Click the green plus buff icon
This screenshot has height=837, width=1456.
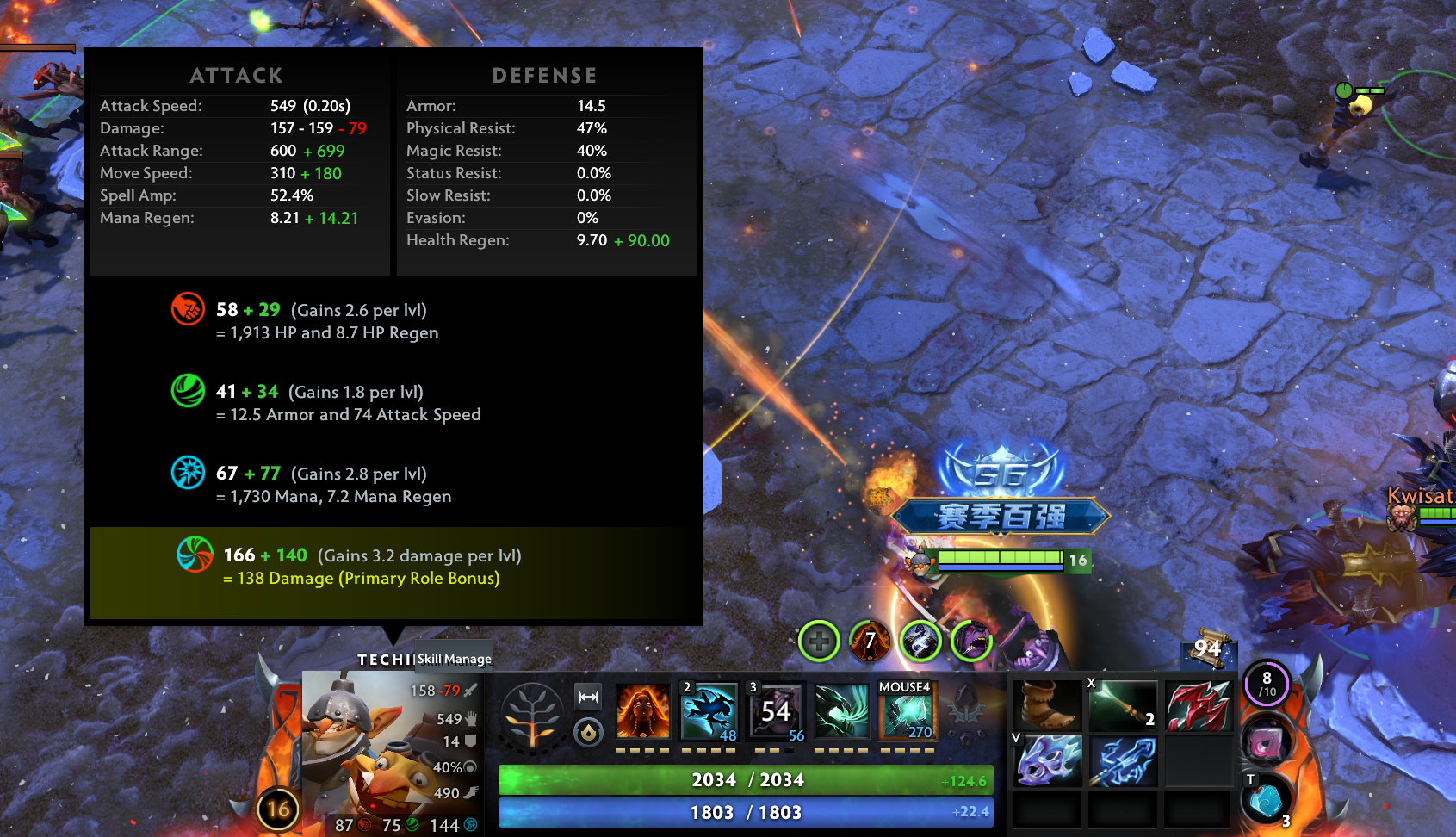(x=819, y=641)
